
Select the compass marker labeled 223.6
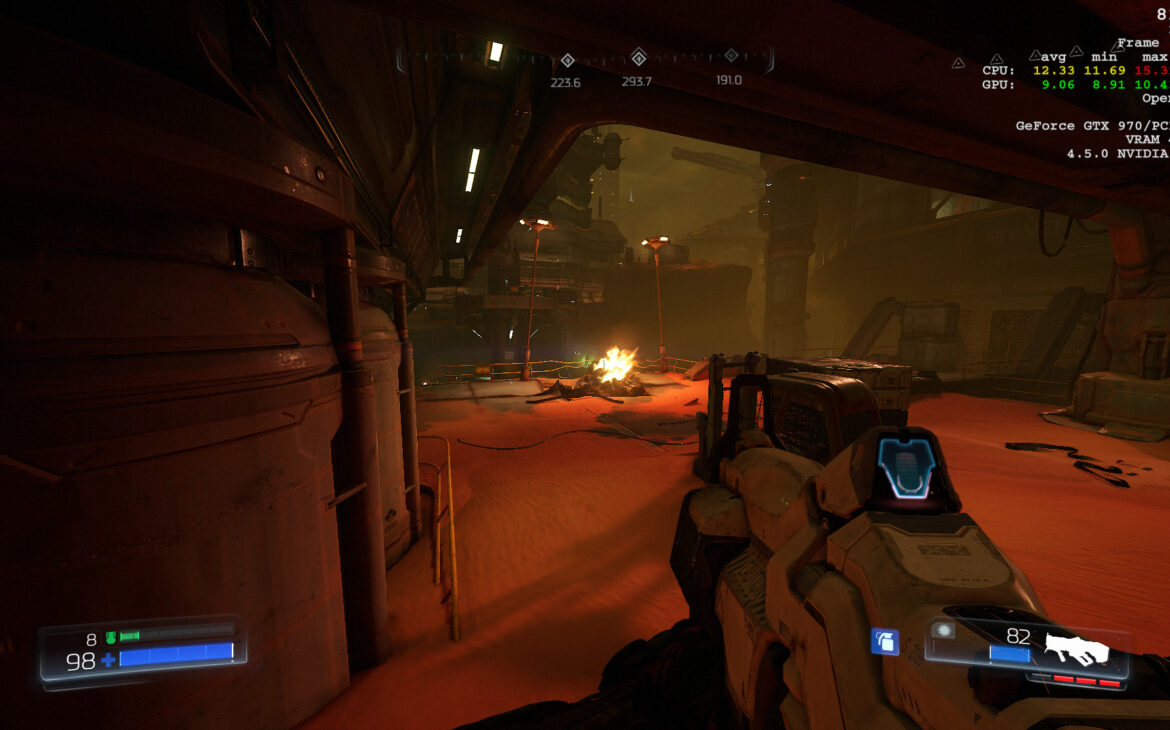click(567, 60)
